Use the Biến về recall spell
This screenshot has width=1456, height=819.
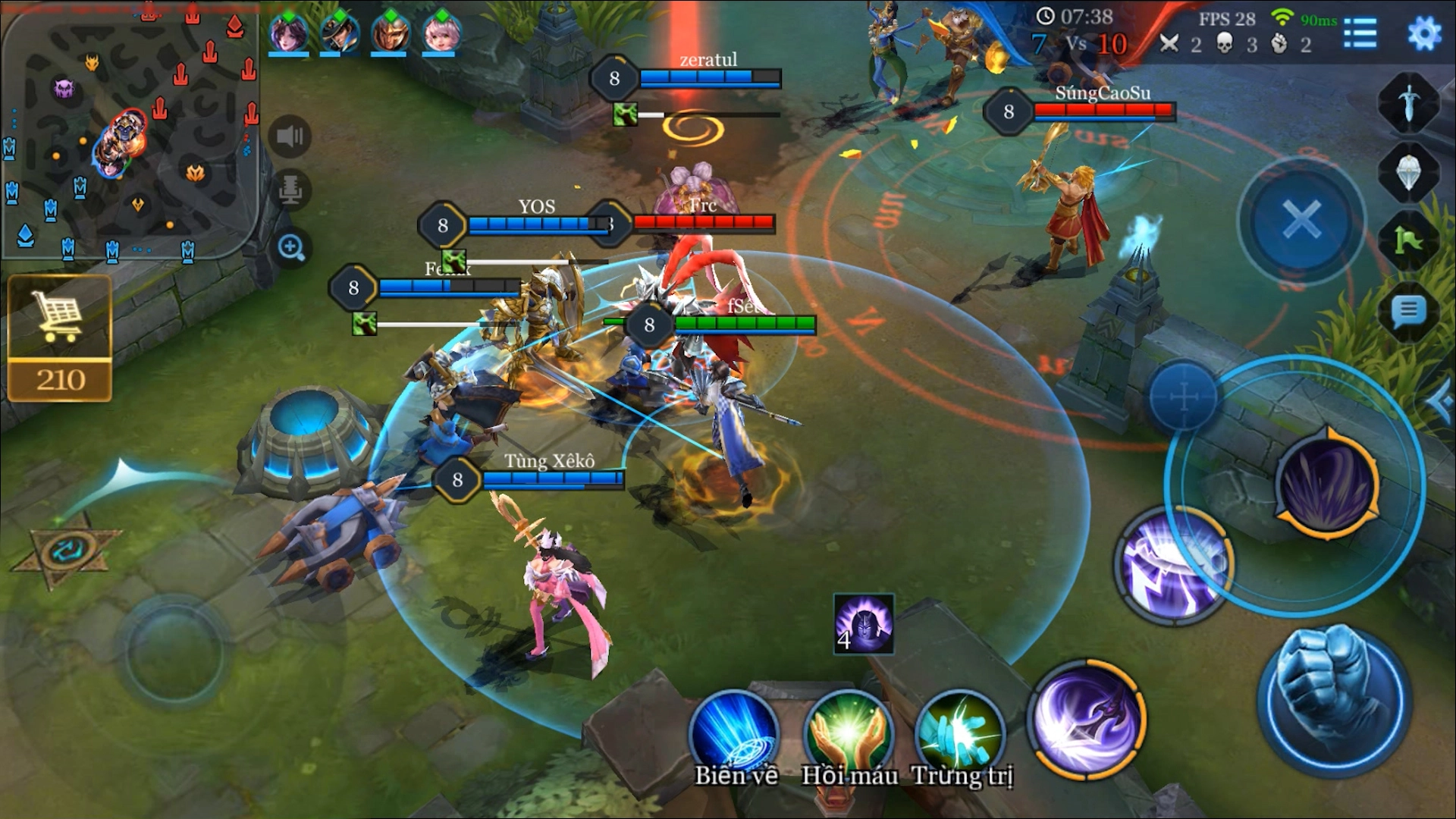(x=734, y=733)
